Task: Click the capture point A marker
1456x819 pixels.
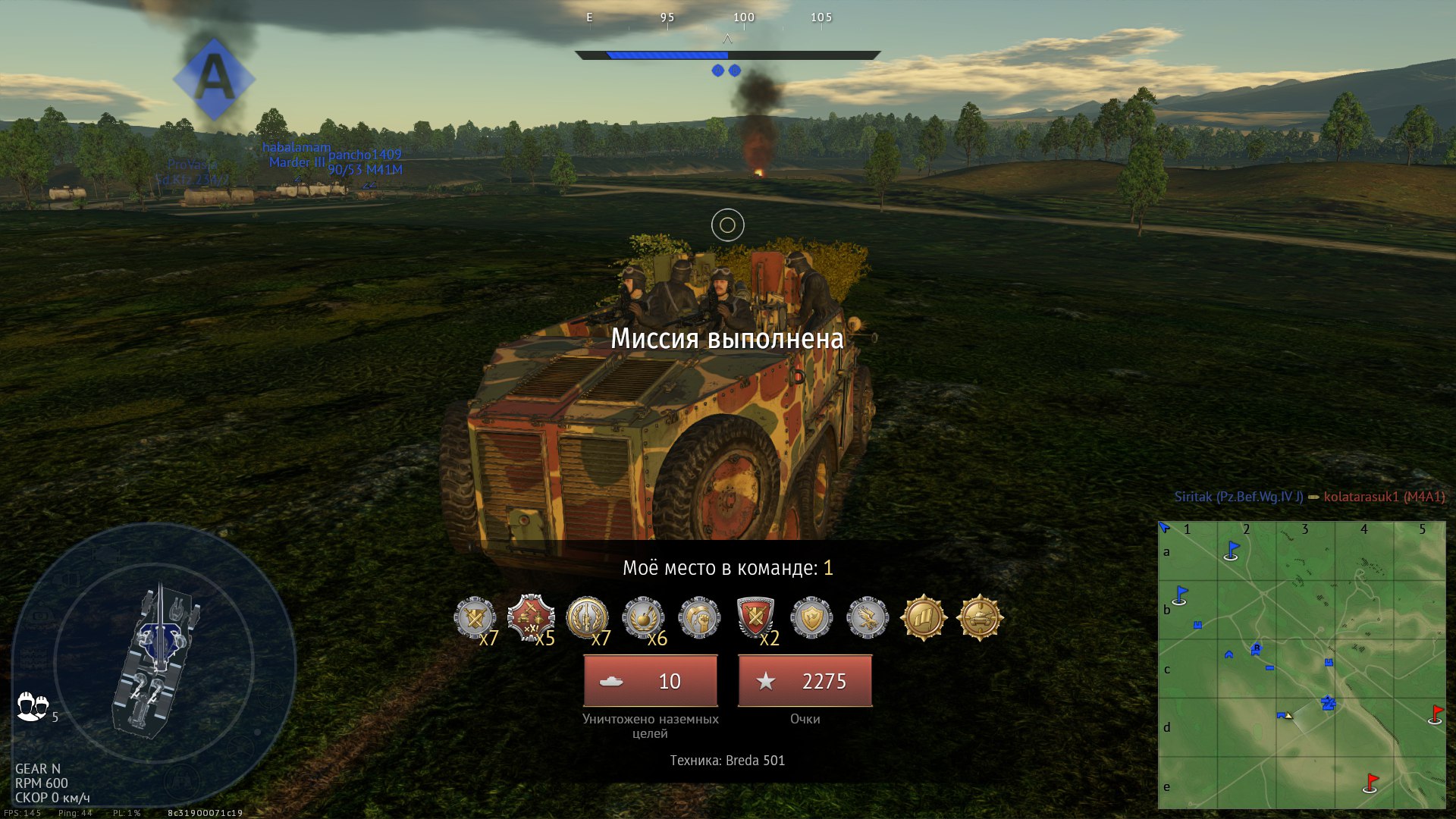Action: tap(214, 79)
